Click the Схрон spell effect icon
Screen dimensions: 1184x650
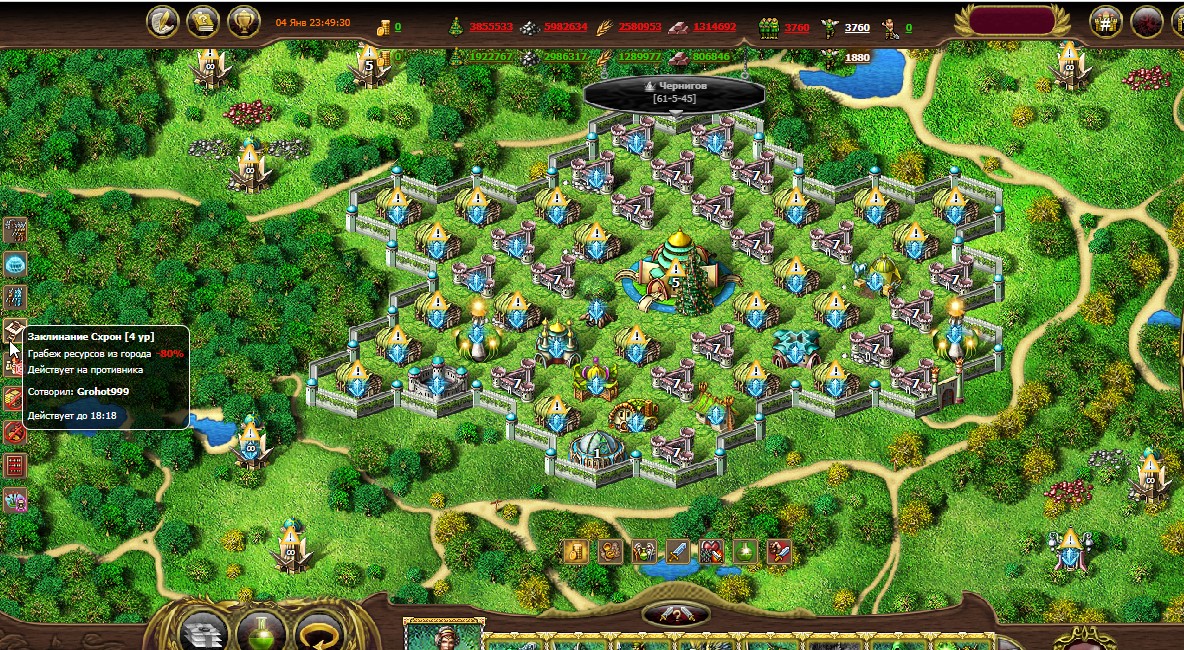tap(15, 329)
